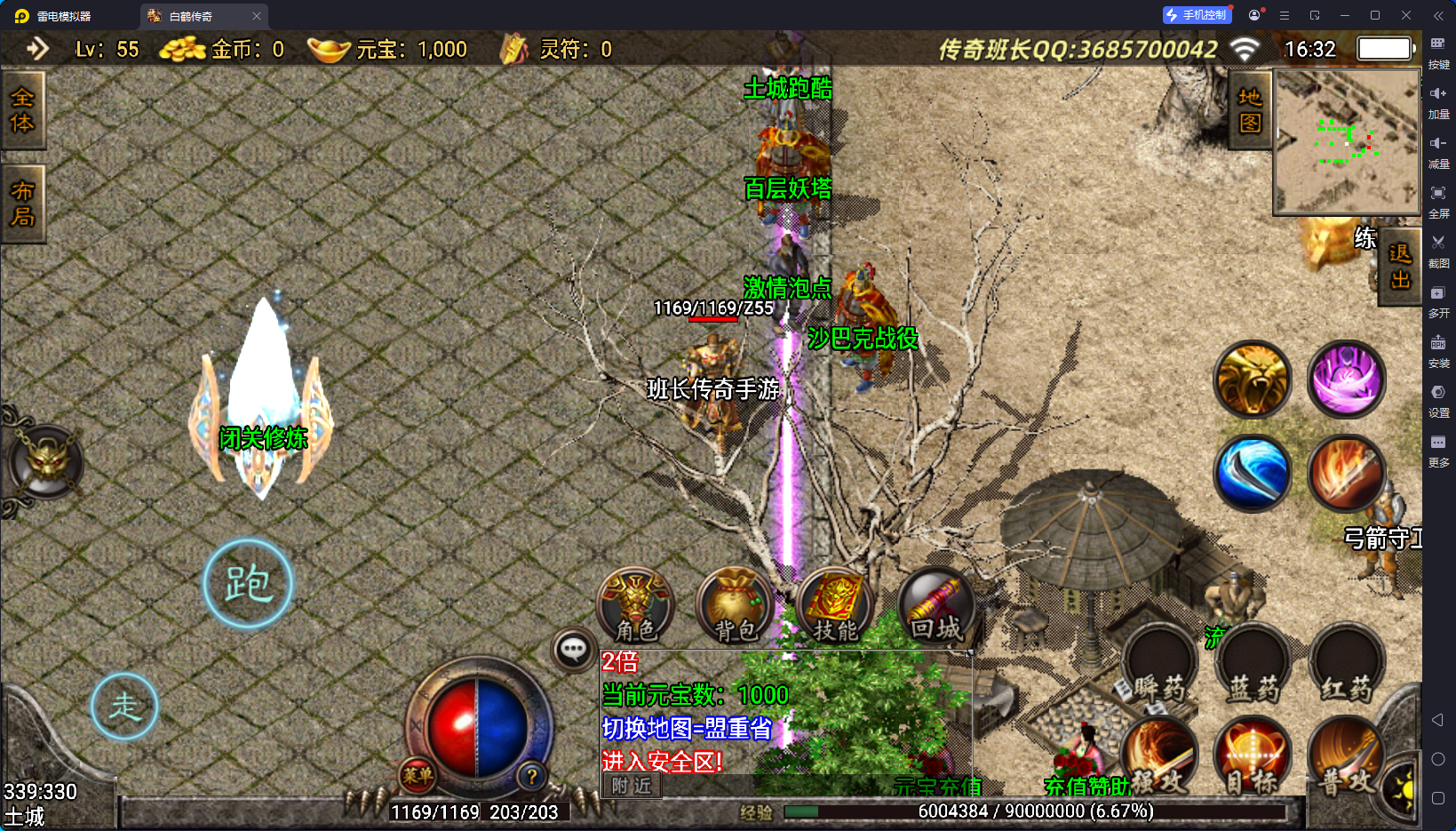Open the chat speech bubble
The height and width of the screenshot is (831, 1456).
[x=573, y=650]
